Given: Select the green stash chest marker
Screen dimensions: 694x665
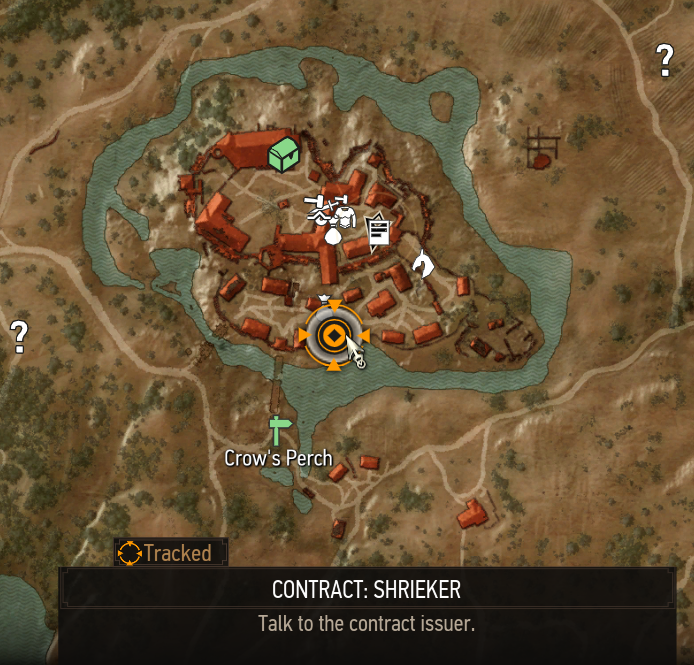Looking at the screenshot, I should tap(285, 153).
